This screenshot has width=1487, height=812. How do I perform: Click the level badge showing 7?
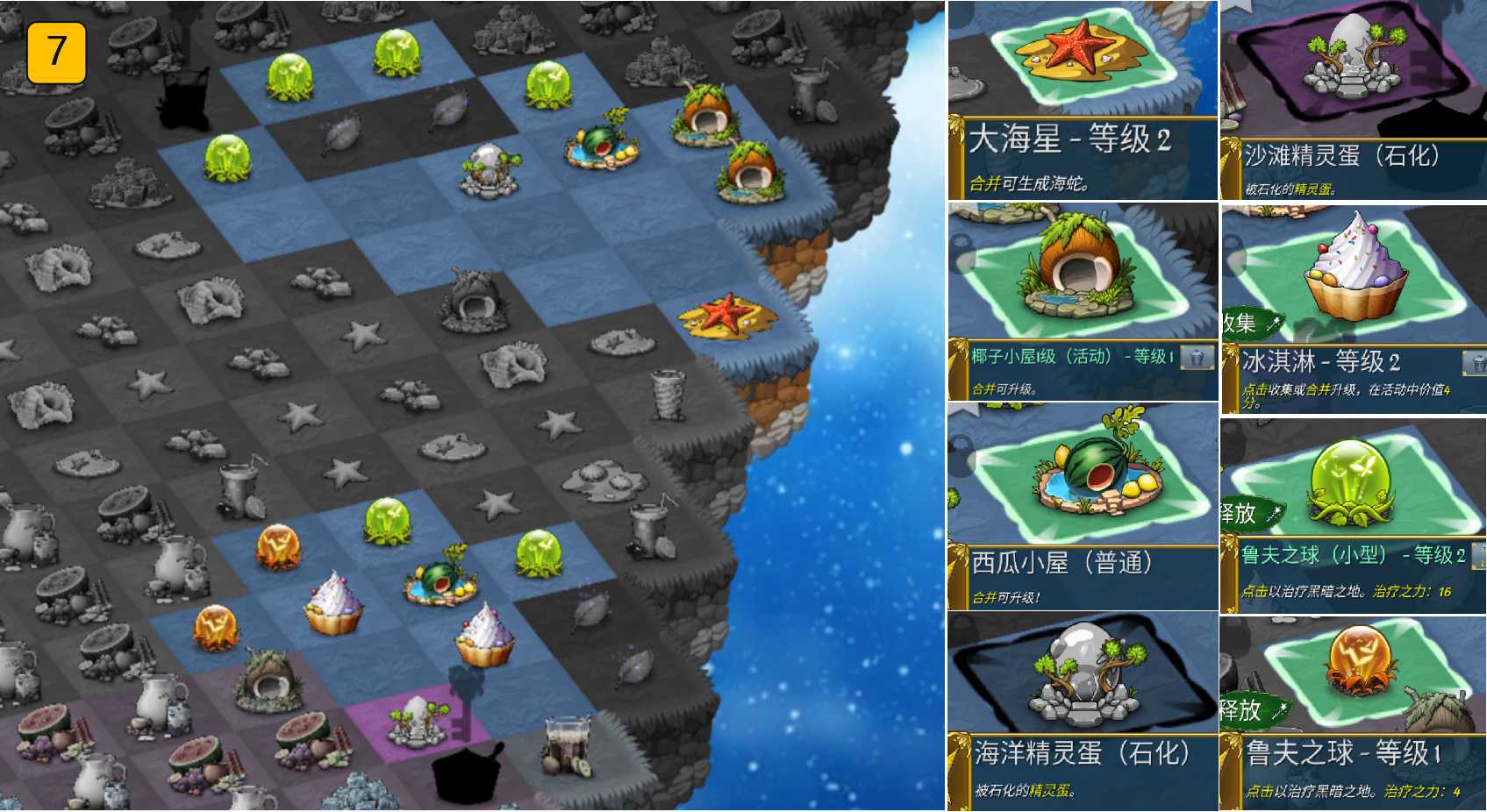pos(57,53)
